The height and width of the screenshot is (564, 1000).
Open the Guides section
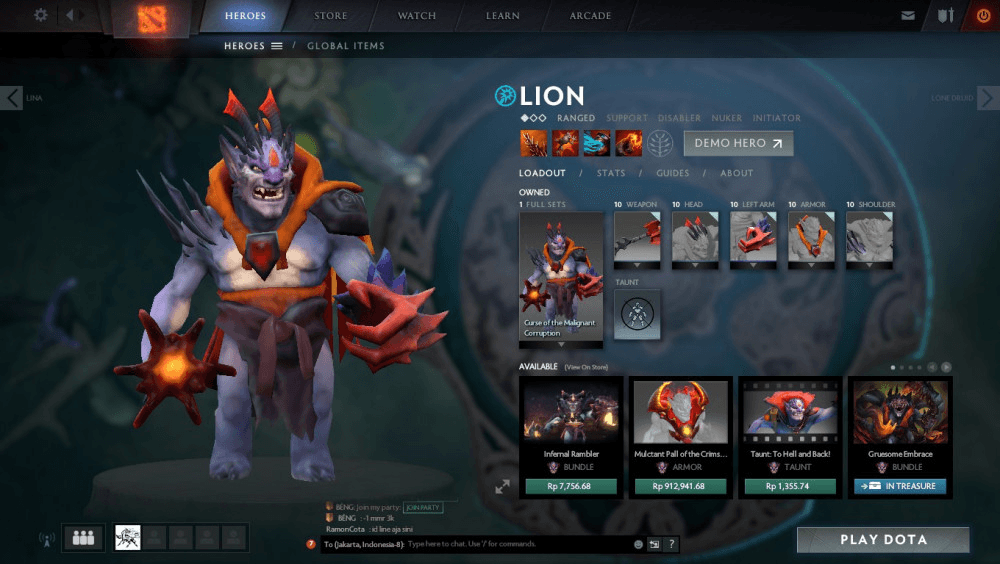click(x=672, y=173)
